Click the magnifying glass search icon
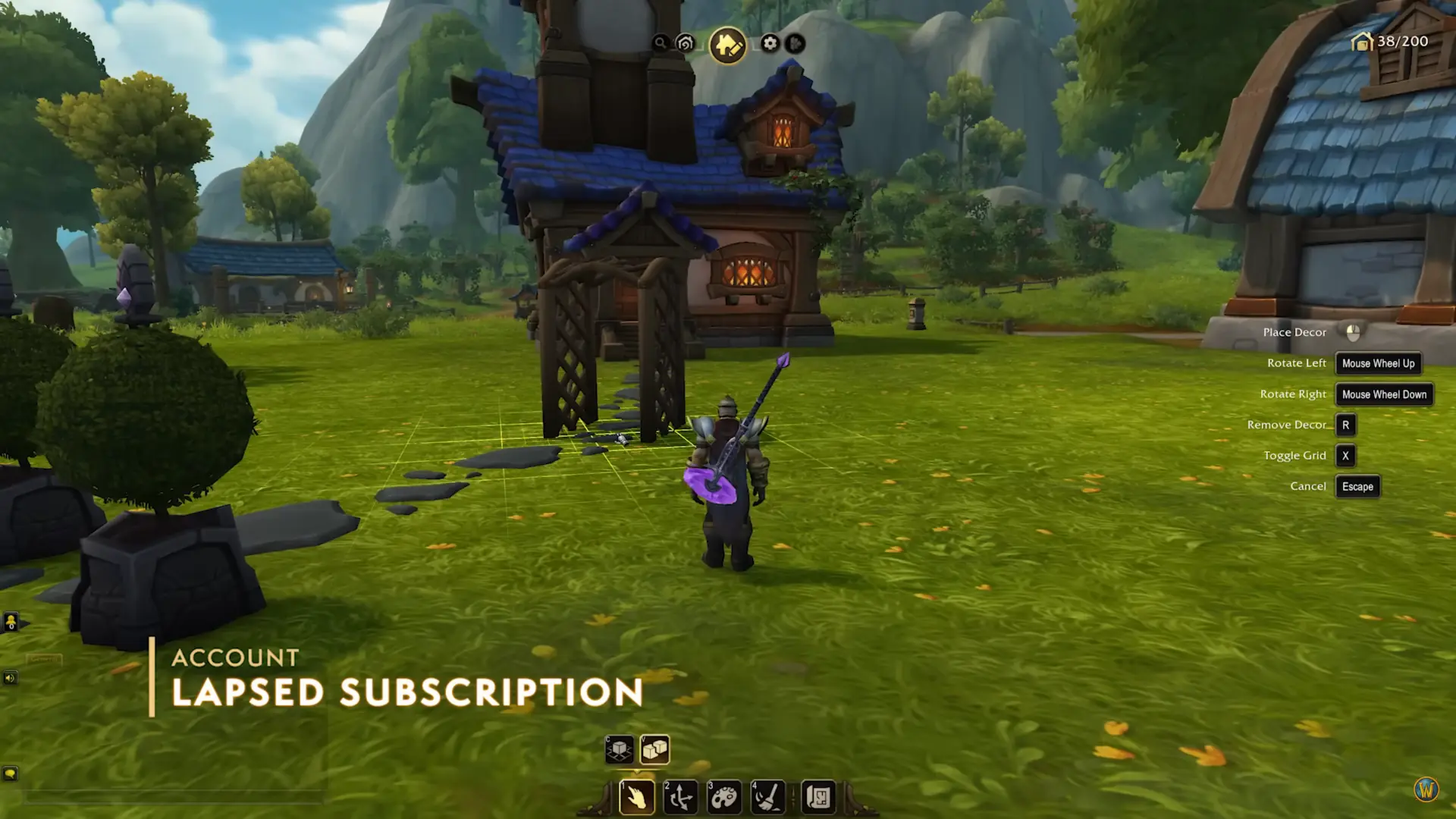 [x=661, y=43]
